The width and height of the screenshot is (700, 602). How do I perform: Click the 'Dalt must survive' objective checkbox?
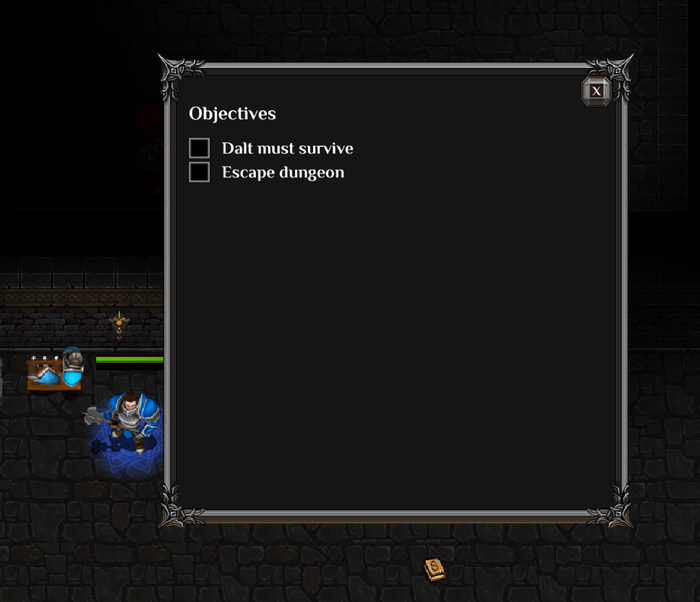click(x=200, y=148)
